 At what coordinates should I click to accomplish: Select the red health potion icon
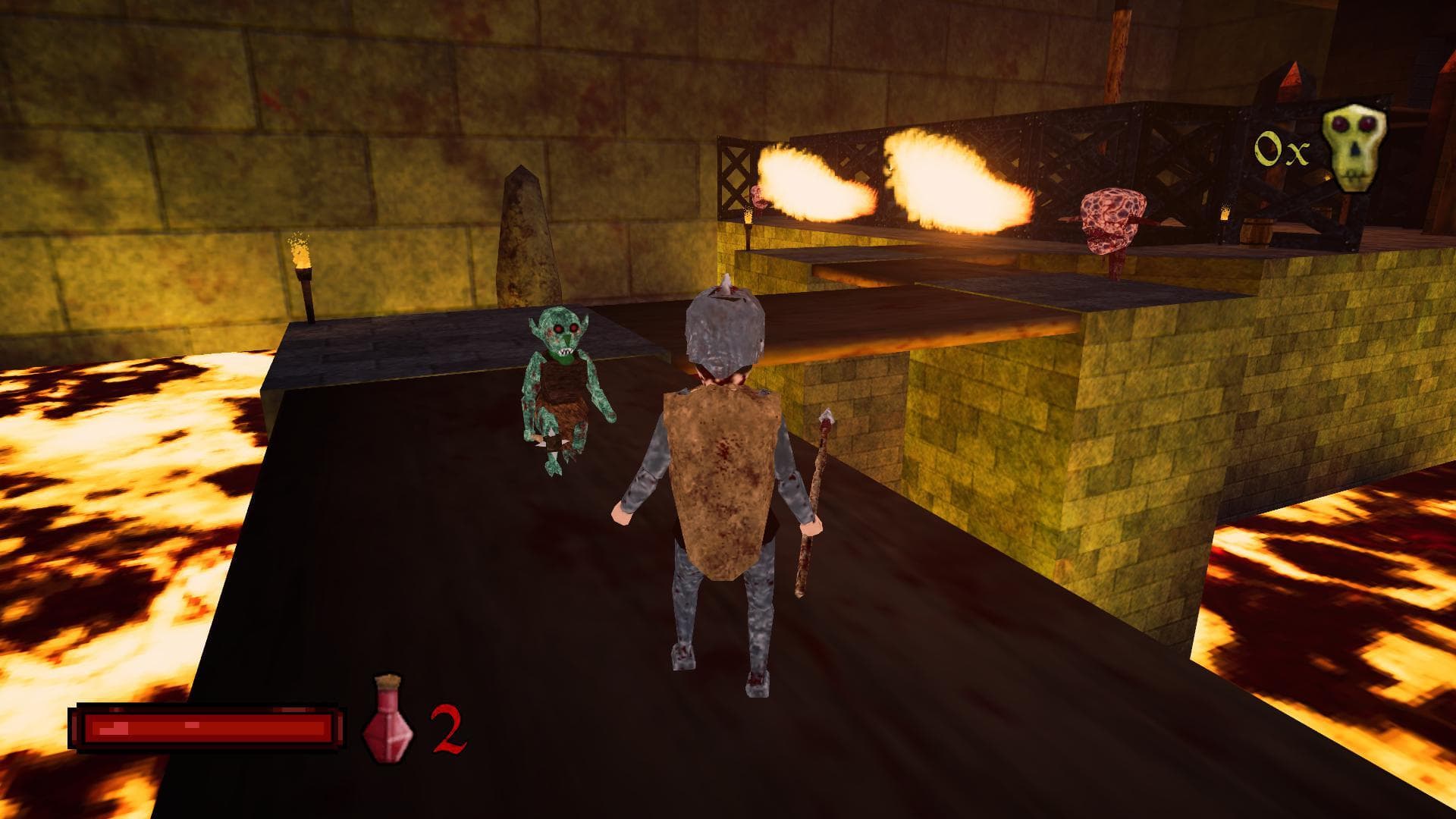click(x=388, y=718)
